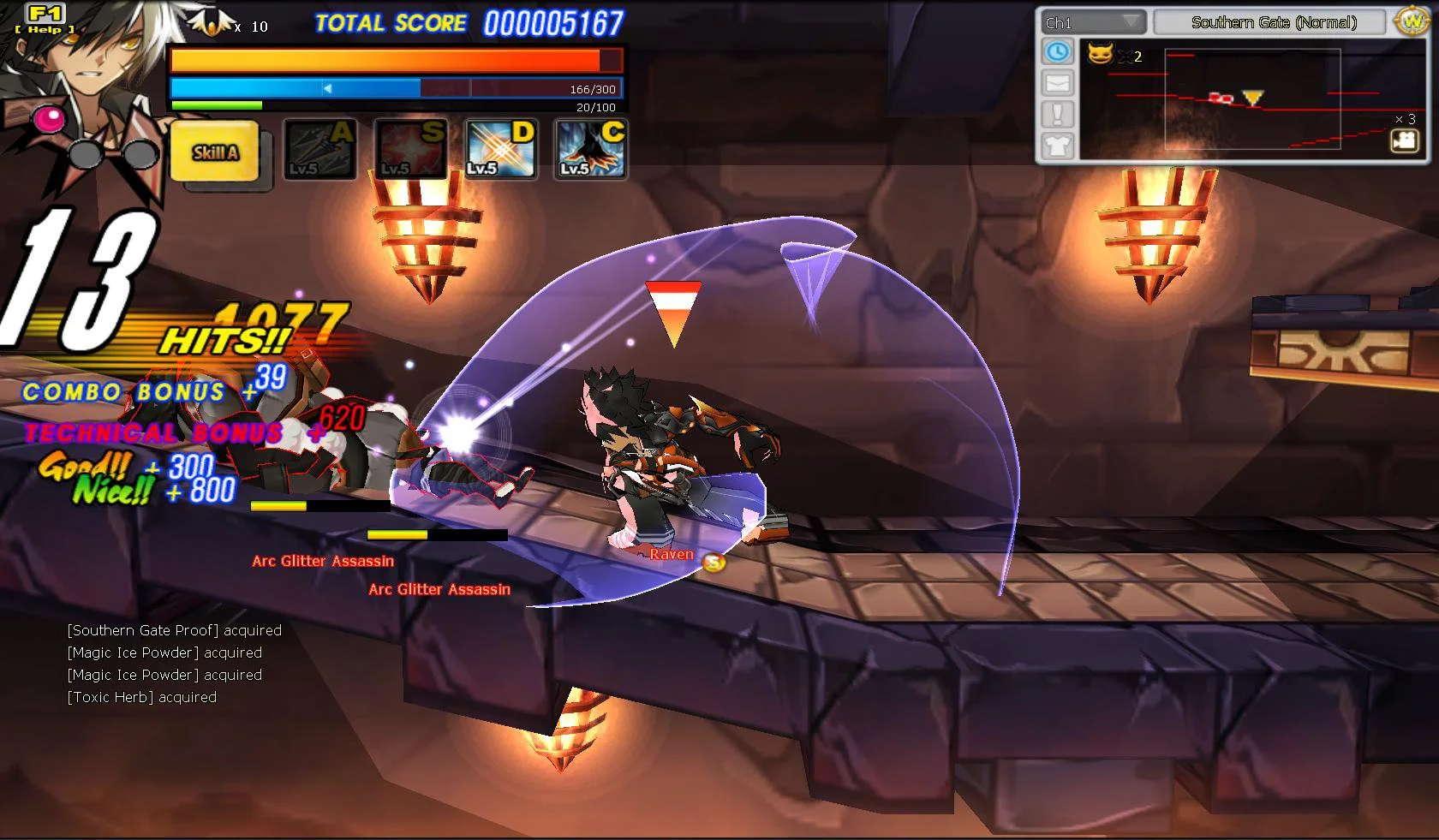The height and width of the screenshot is (840, 1439).
Task: Open mail via the envelope icon
Action: coord(1059,81)
